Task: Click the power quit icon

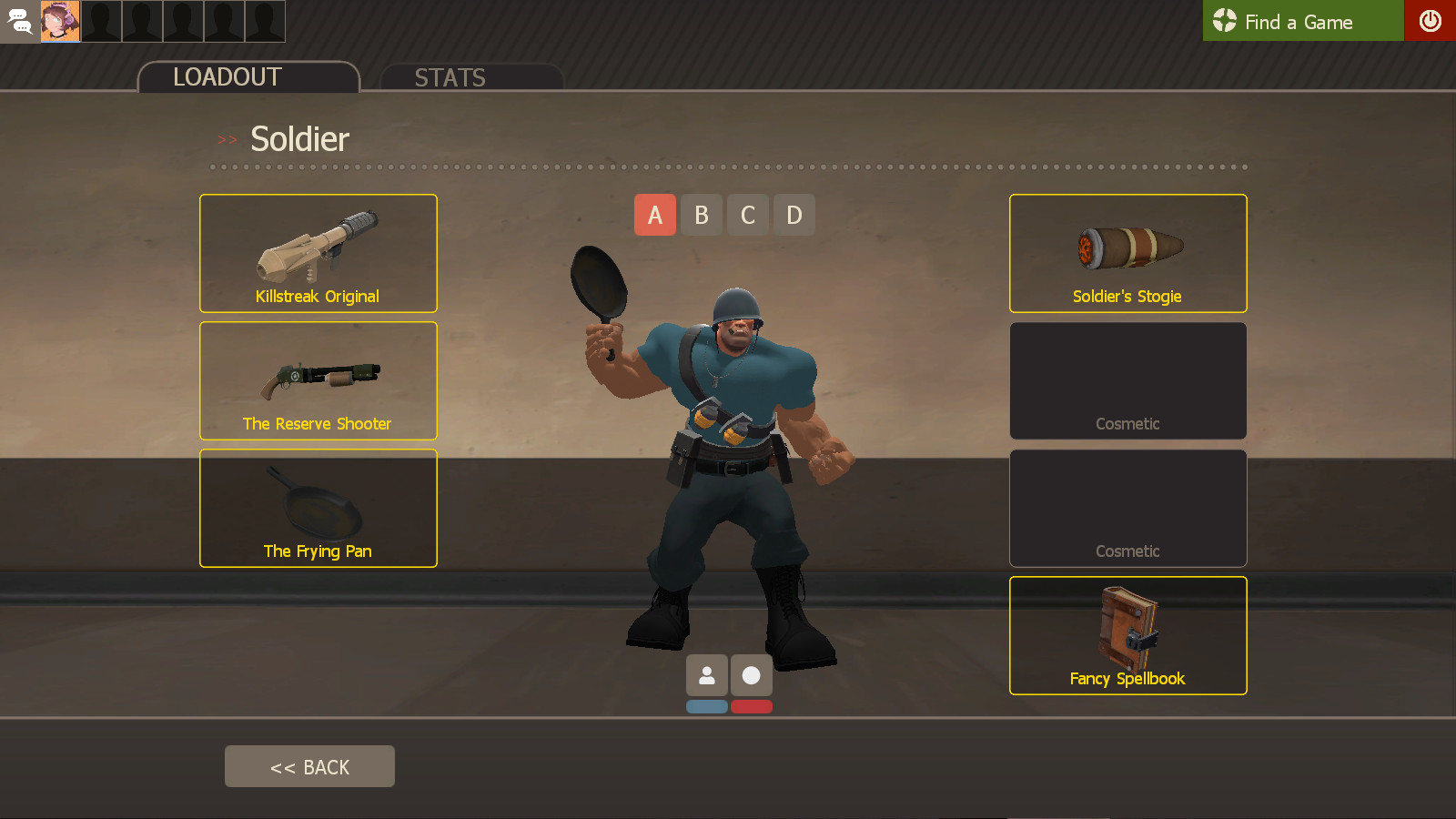Action: [x=1431, y=20]
